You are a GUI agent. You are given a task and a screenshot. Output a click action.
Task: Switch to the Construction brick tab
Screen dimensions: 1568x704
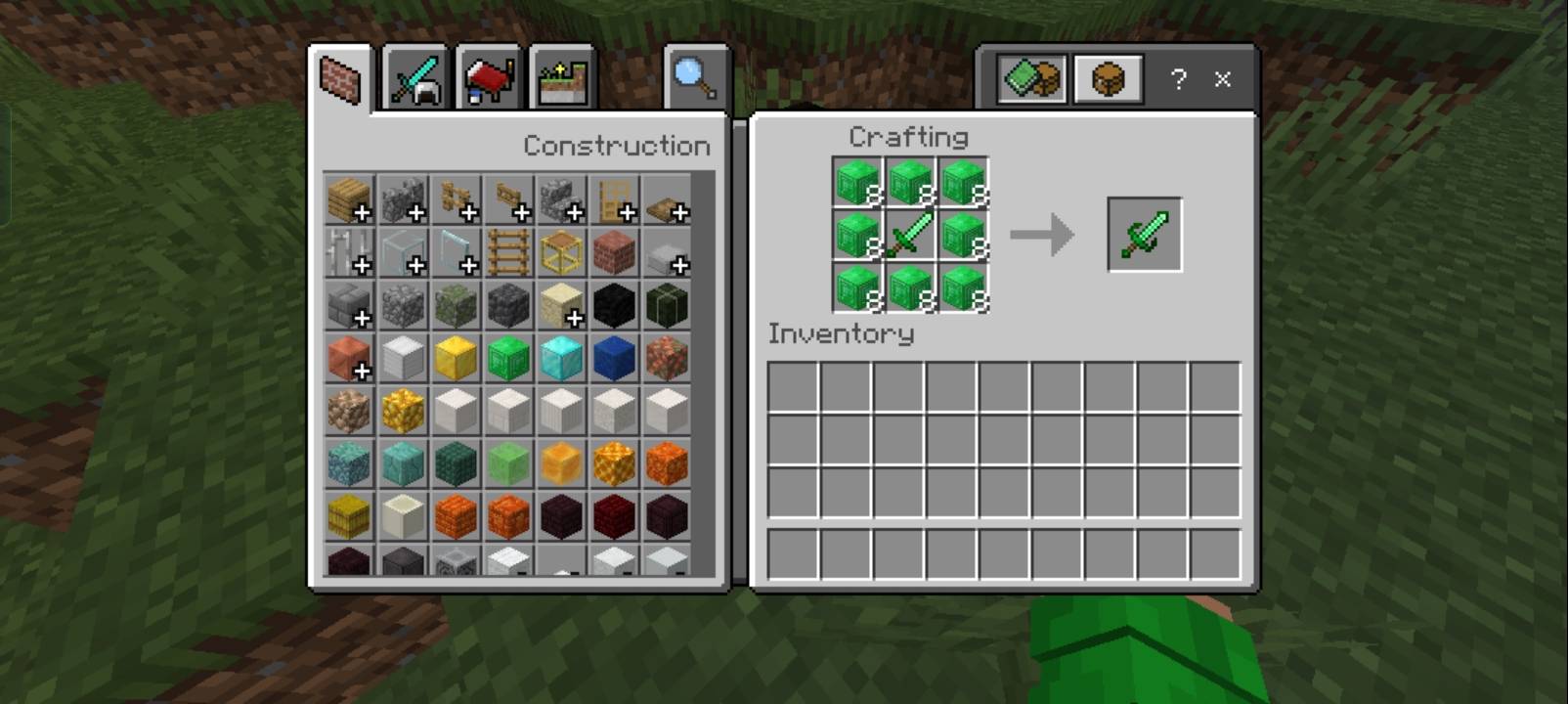341,79
